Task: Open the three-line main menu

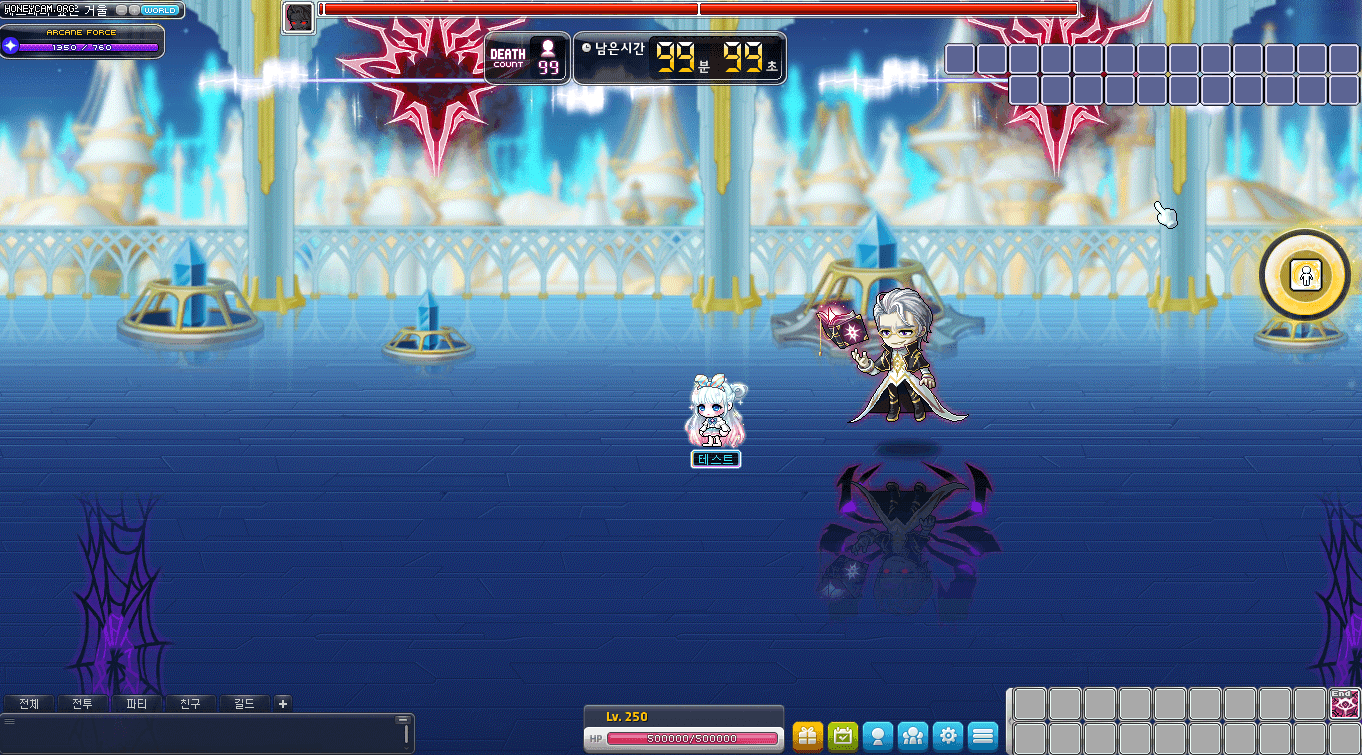Action: pyautogui.click(x=983, y=736)
